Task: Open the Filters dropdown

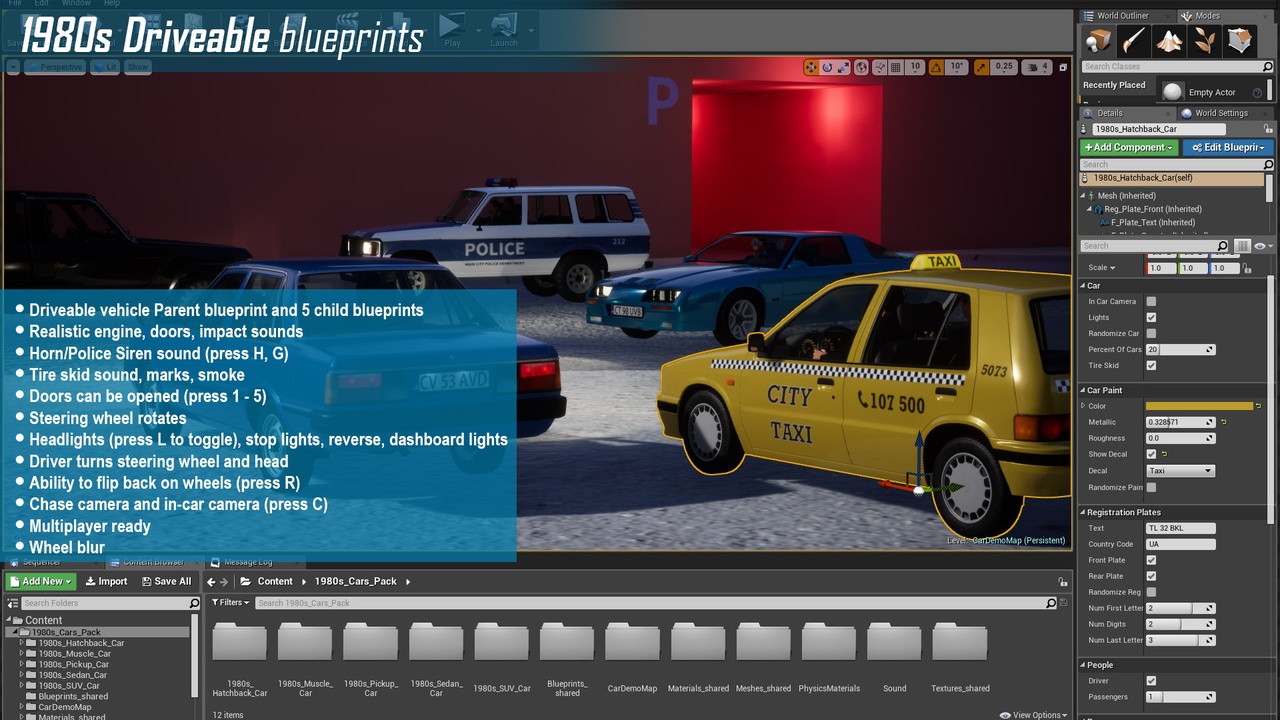Action: coord(230,603)
